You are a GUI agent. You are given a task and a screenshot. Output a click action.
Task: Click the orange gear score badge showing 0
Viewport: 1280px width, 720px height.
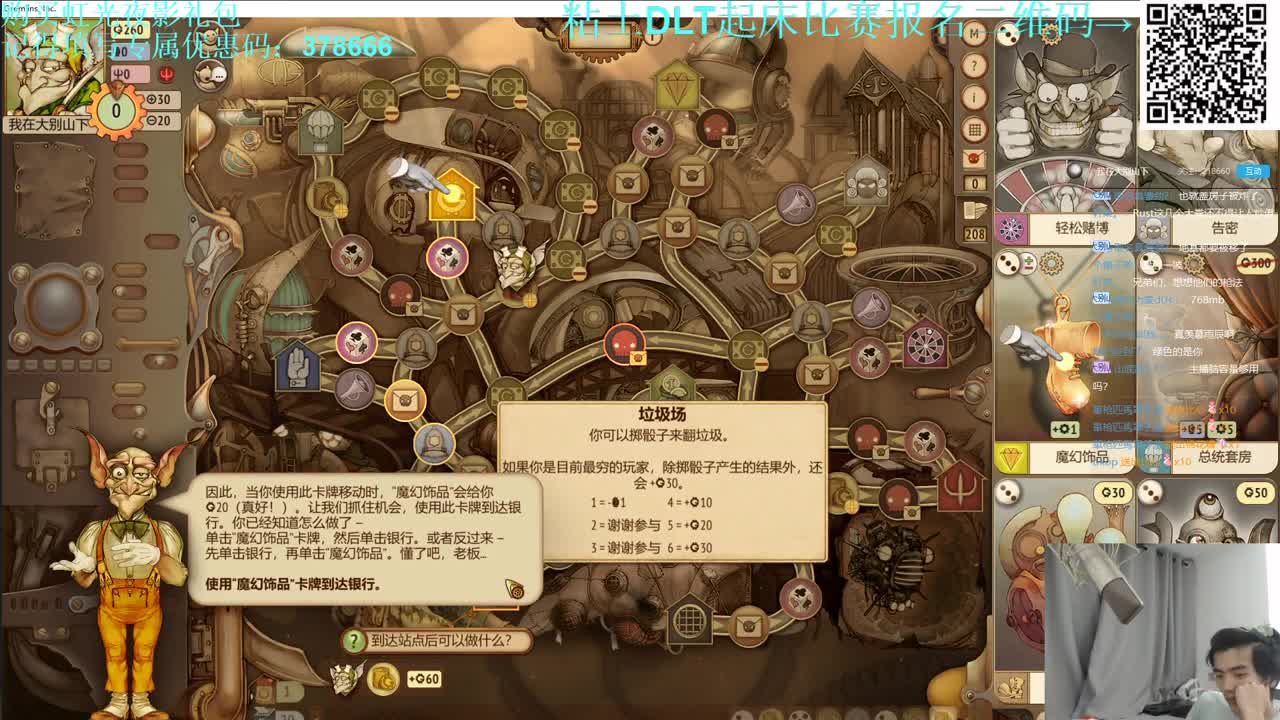[x=115, y=111]
